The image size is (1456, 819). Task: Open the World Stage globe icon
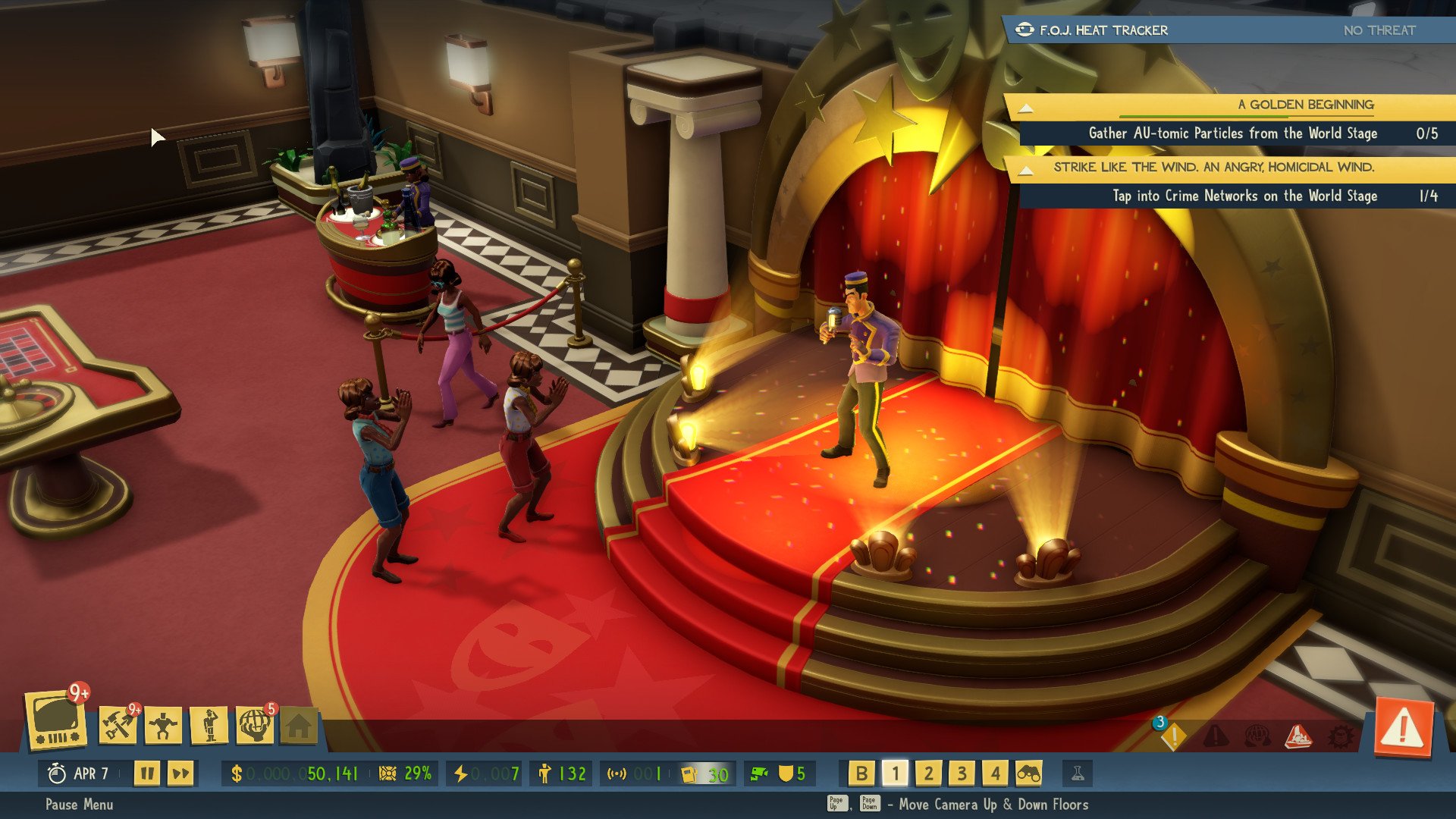pyautogui.click(x=255, y=726)
